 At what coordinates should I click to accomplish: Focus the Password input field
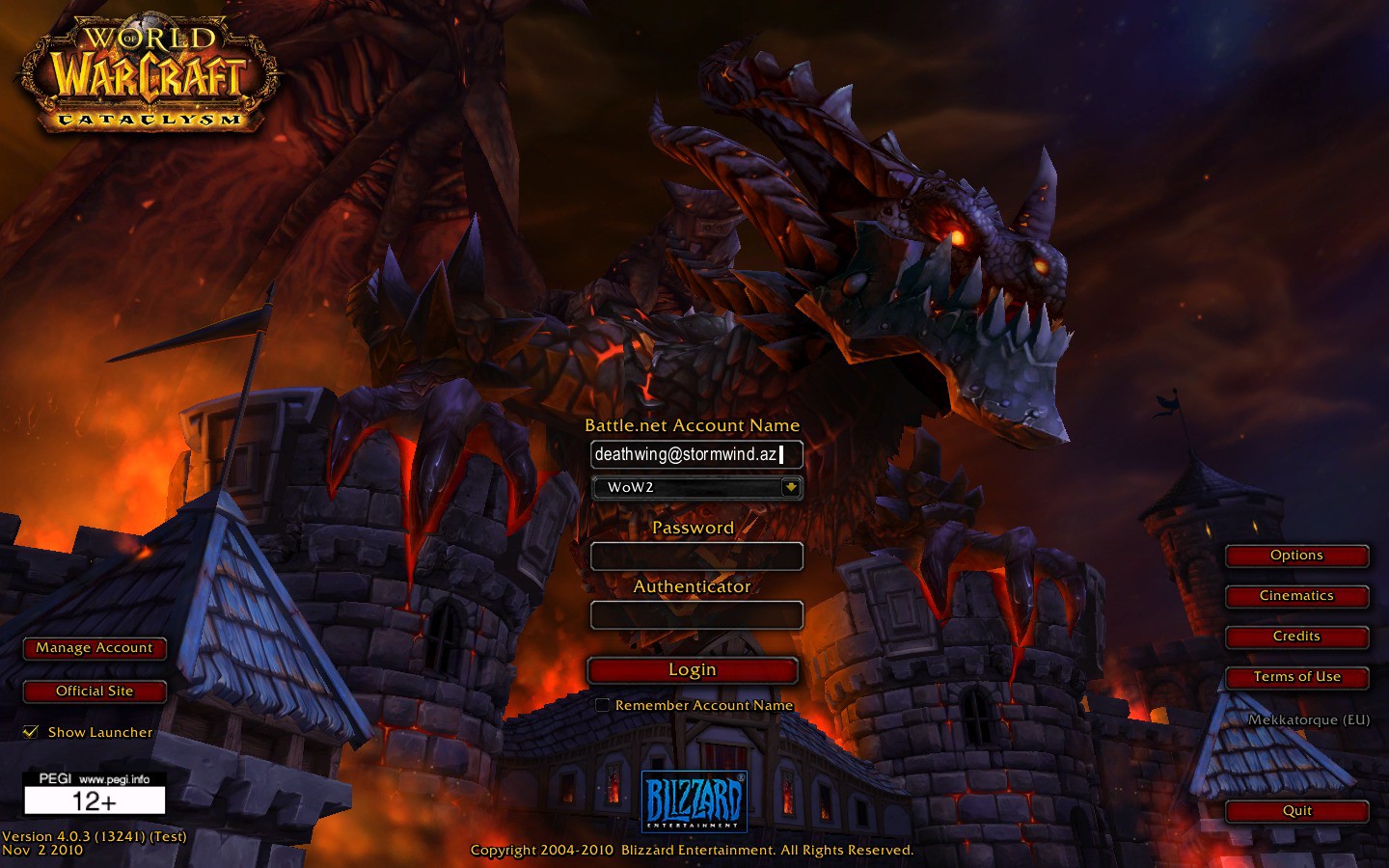[695, 556]
